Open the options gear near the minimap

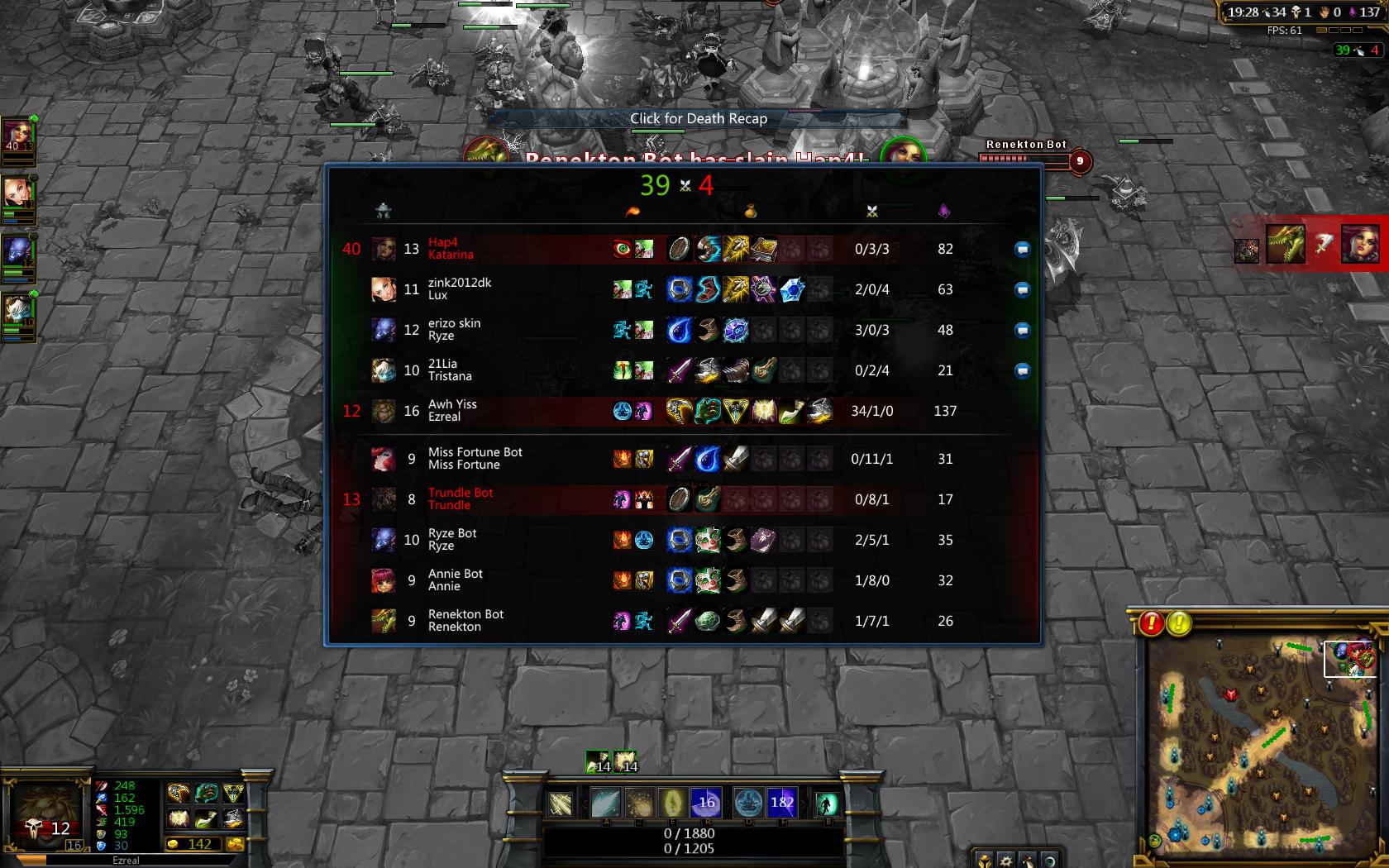tap(1005, 861)
